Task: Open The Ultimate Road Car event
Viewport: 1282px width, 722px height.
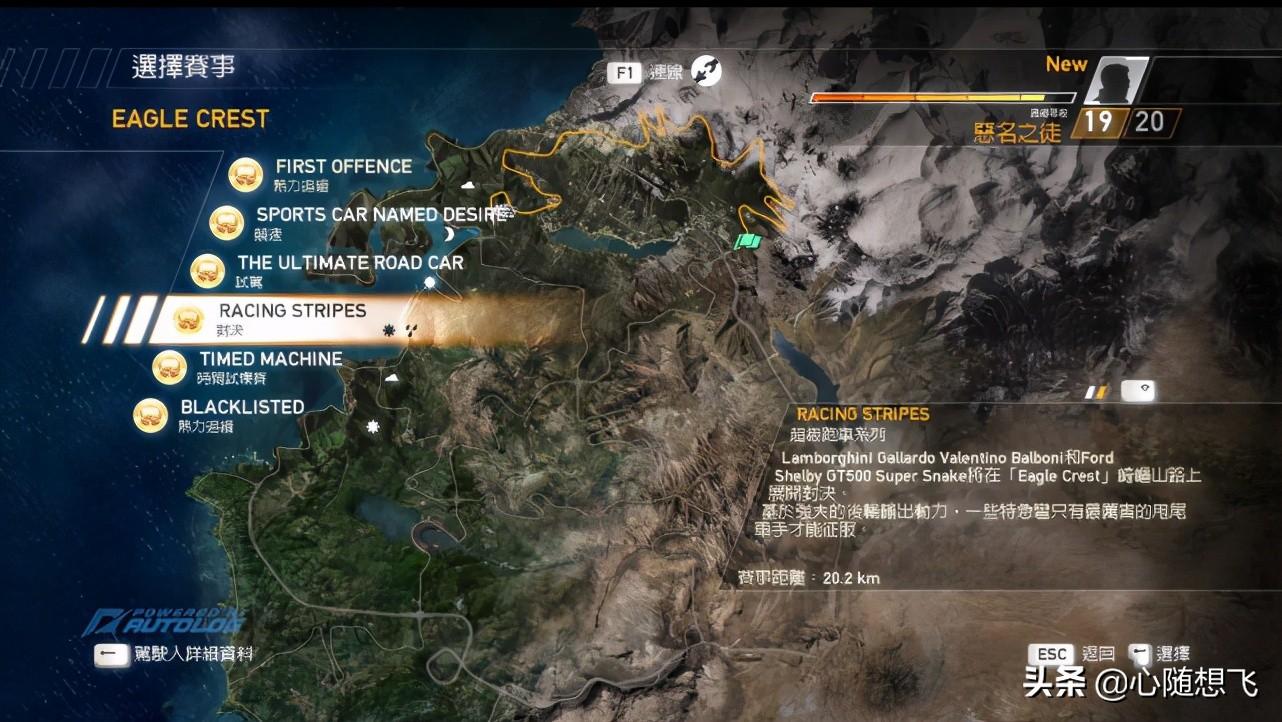Action: (350, 263)
